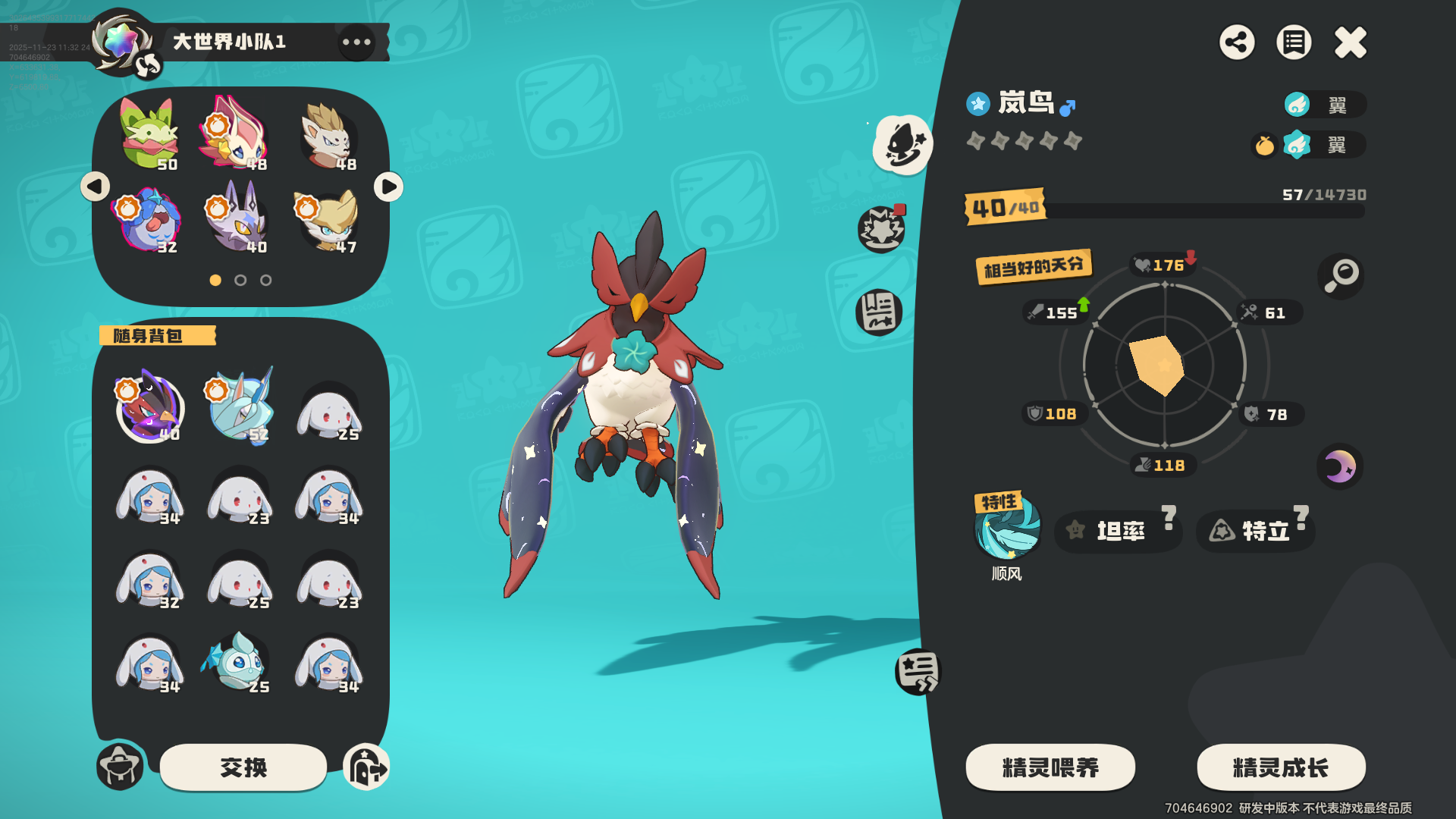Open the 坦率 nature tag
Viewport: 1456px width, 819px height.
pyautogui.click(x=1119, y=531)
